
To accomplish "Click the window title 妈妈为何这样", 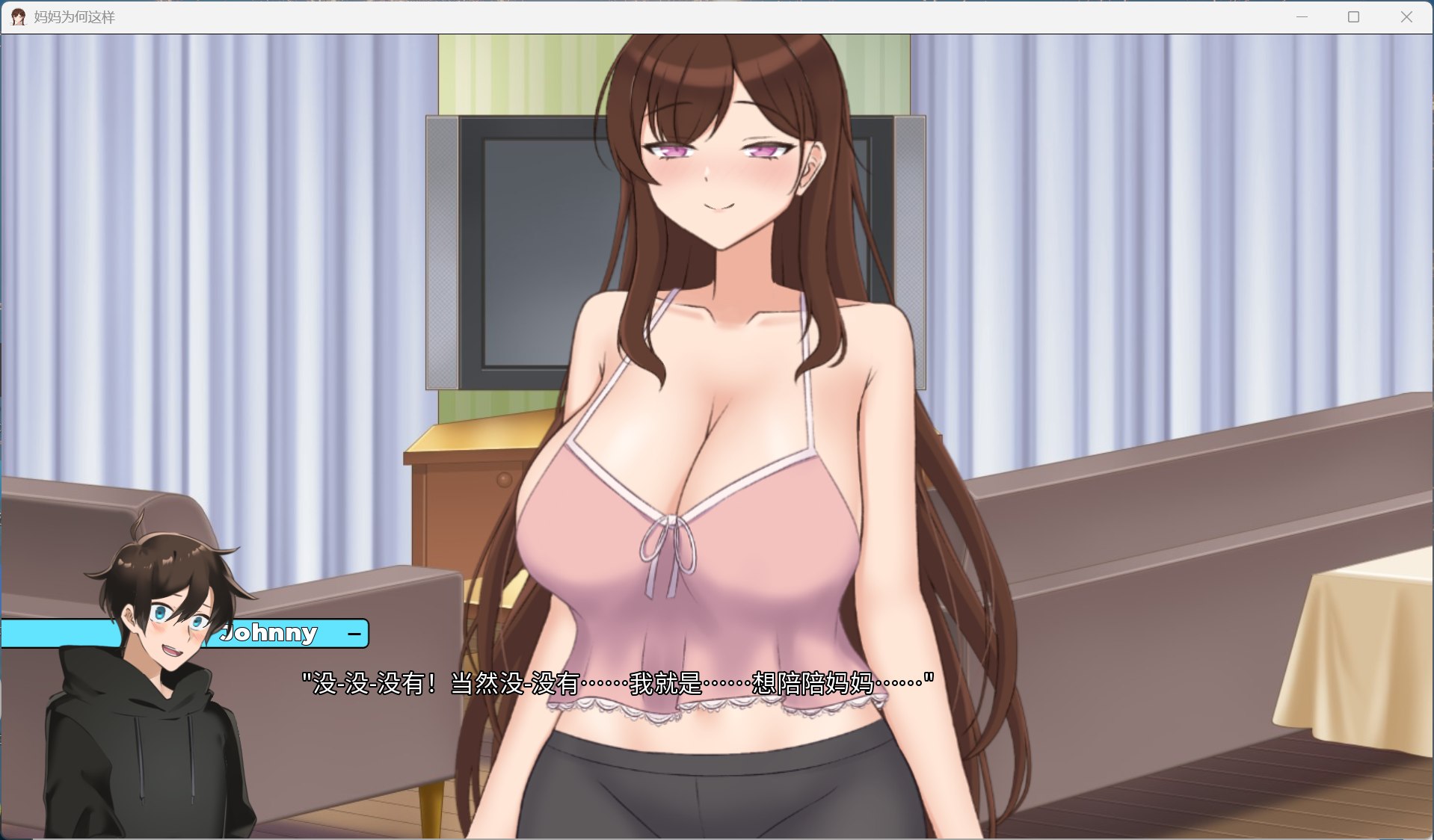I will coord(73,16).
